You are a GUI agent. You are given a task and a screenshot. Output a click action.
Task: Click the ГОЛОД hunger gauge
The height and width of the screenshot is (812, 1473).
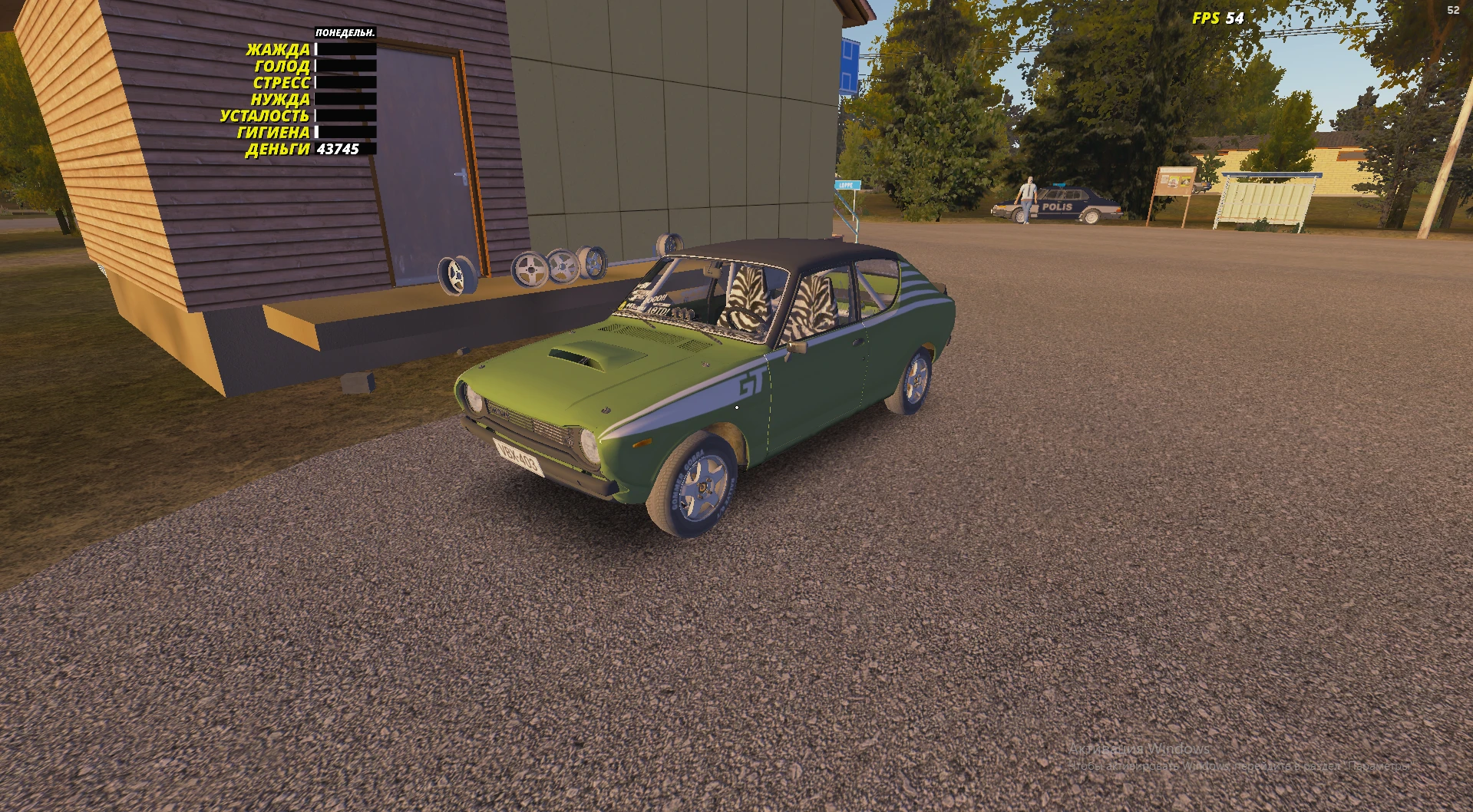[343, 65]
